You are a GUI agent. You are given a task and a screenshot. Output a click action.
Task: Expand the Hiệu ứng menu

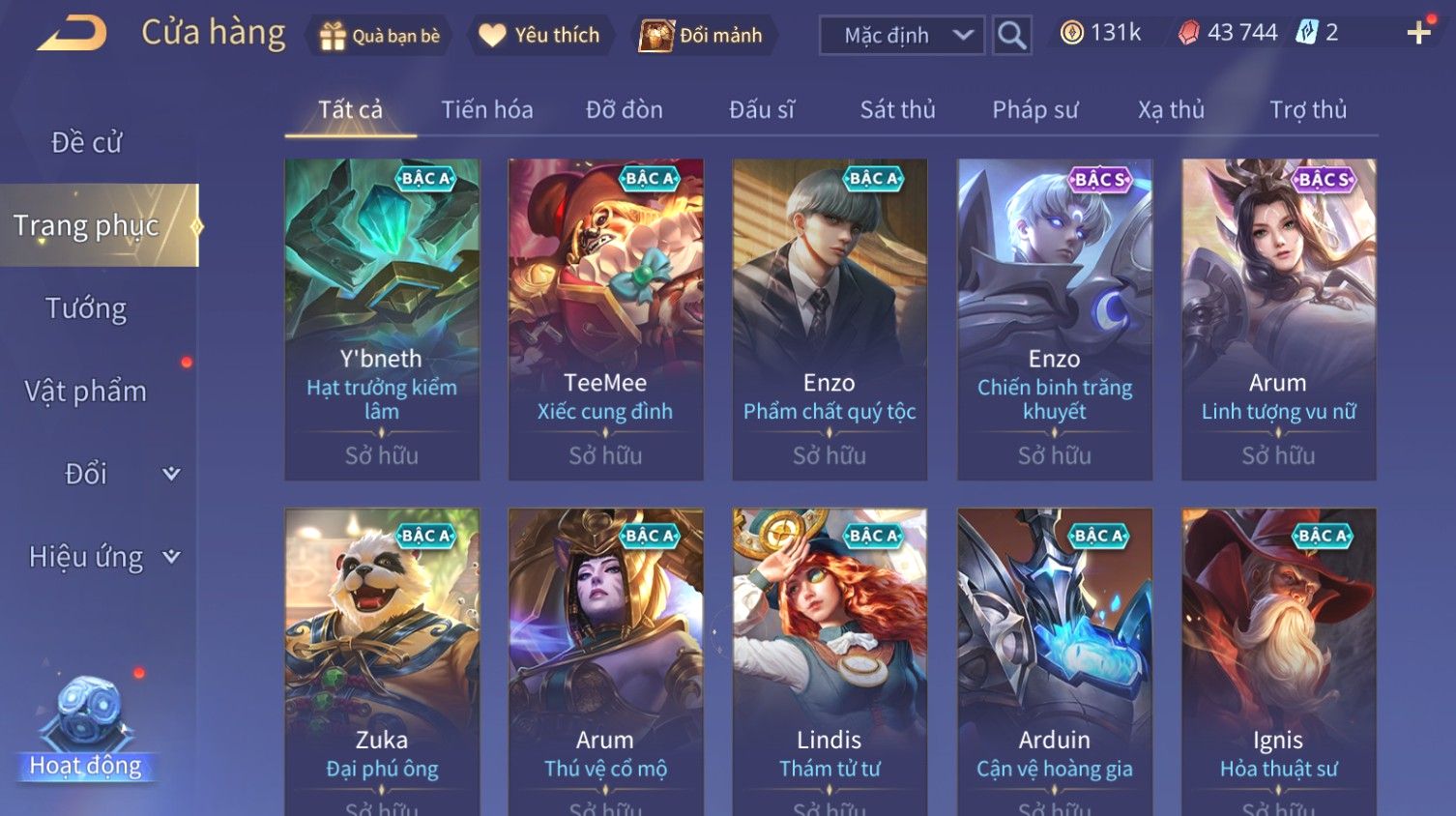(x=102, y=557)
